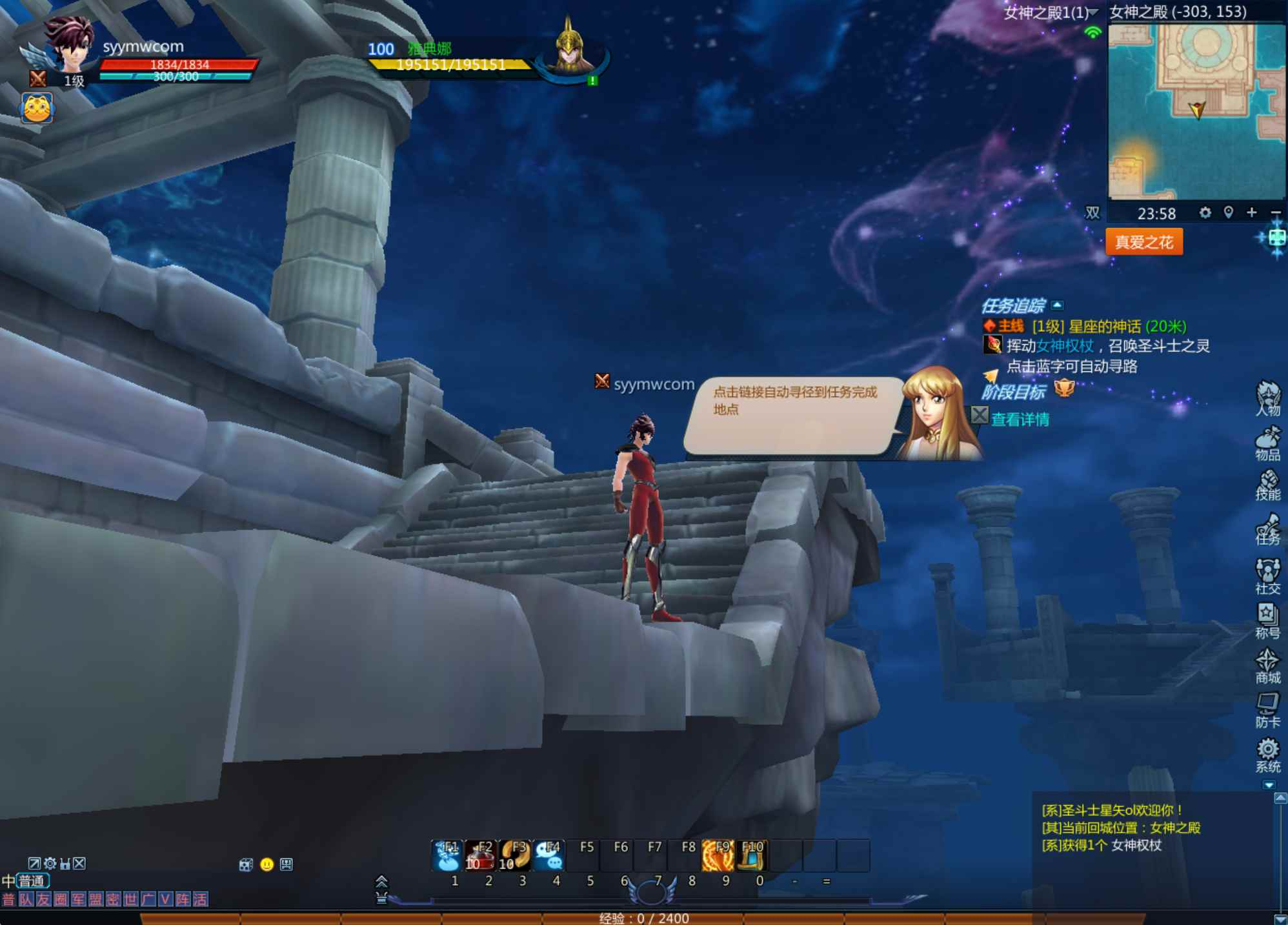
Task: Click the yellow cat pet icon
Action: [37, 108]
